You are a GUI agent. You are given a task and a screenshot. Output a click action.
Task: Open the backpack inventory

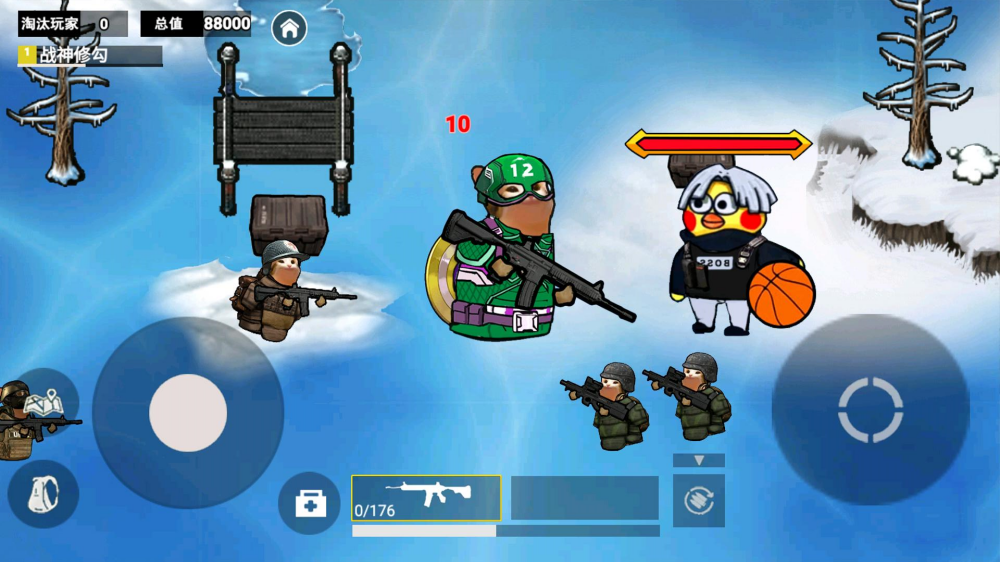click(43, 494)
